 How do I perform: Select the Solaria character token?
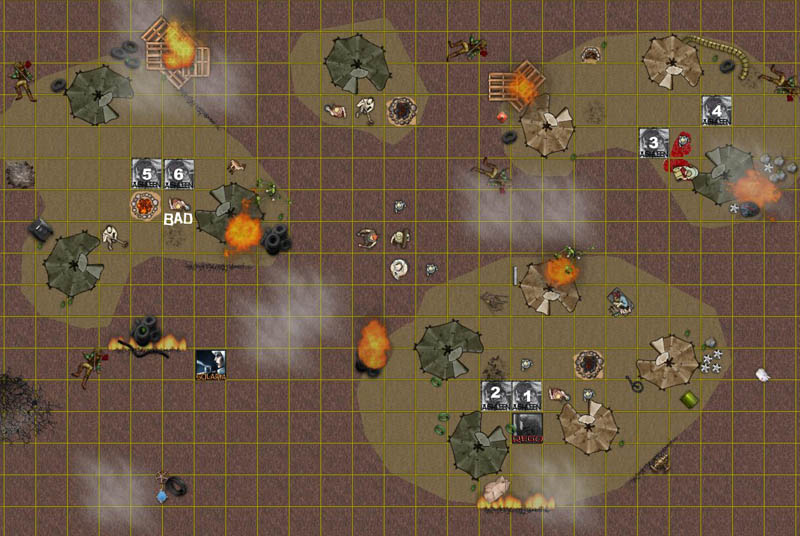tap(210, 365)
